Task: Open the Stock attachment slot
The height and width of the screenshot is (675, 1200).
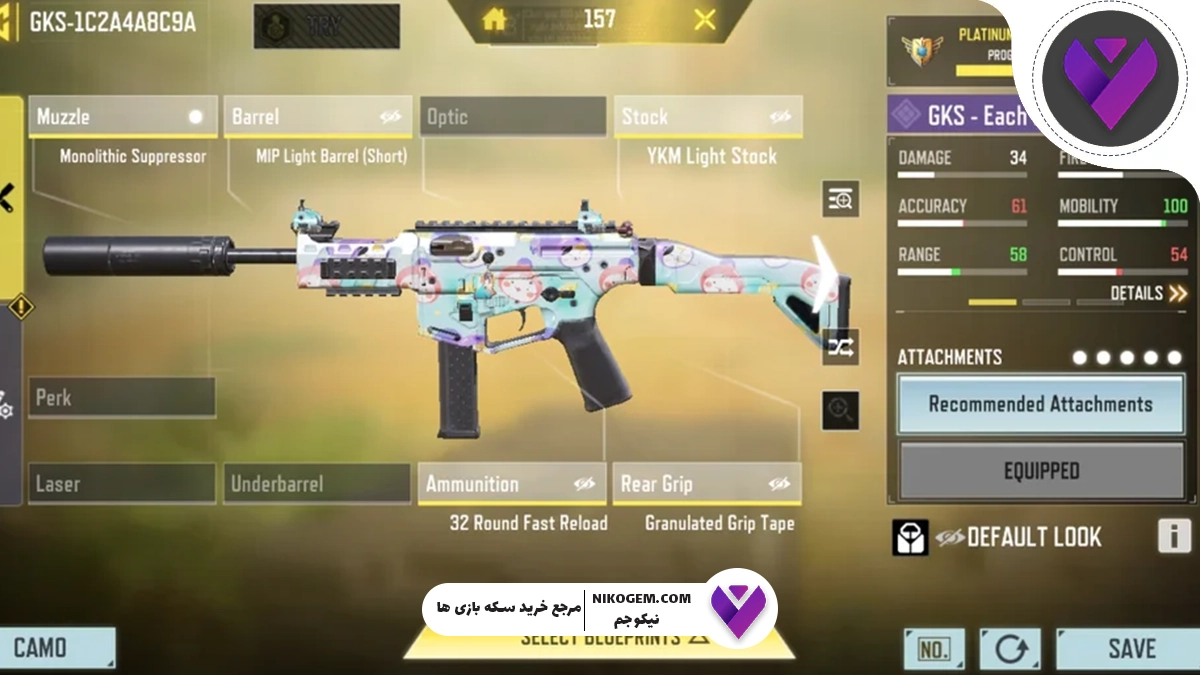Action: click(x=708, y=117)
